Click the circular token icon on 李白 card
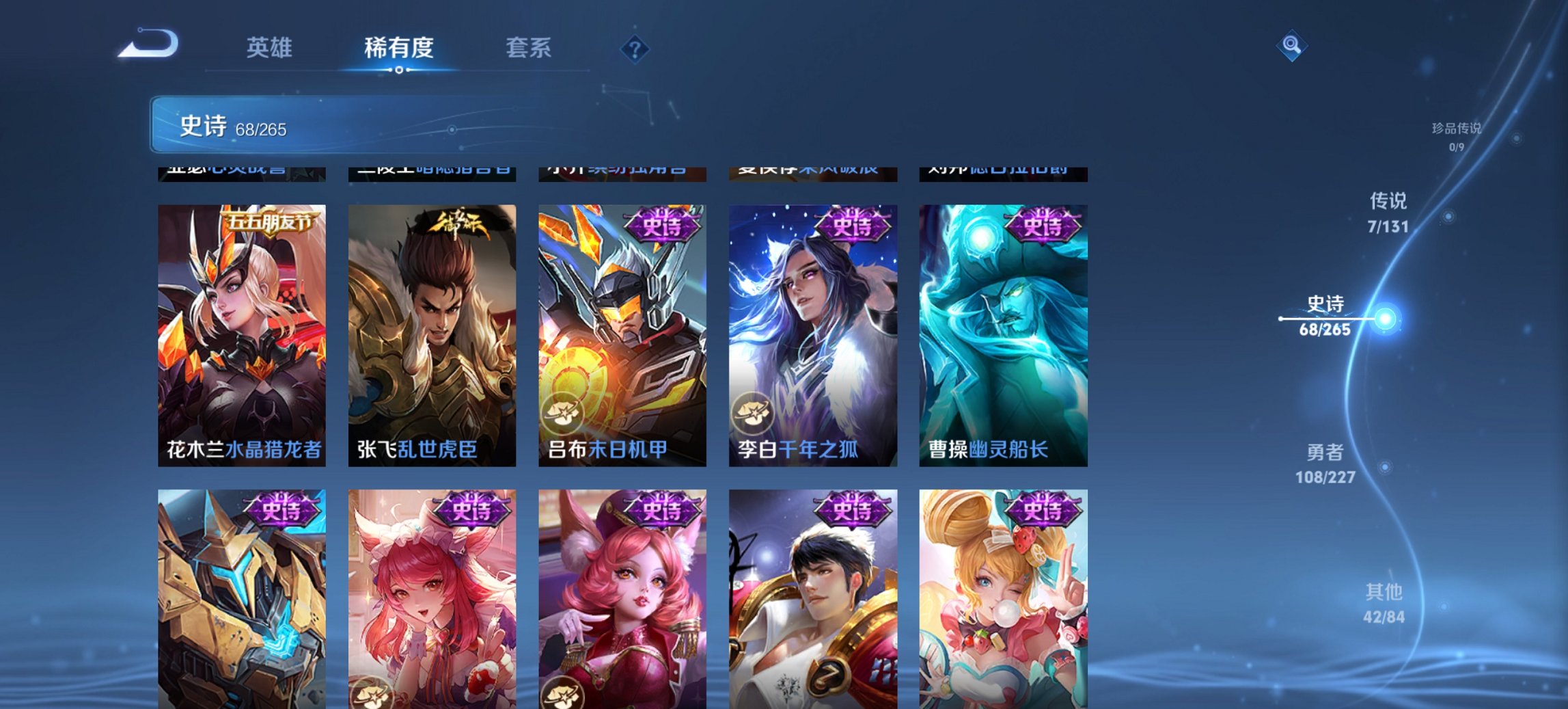The width and height of the screenshot is (1568, 709). 754,410
